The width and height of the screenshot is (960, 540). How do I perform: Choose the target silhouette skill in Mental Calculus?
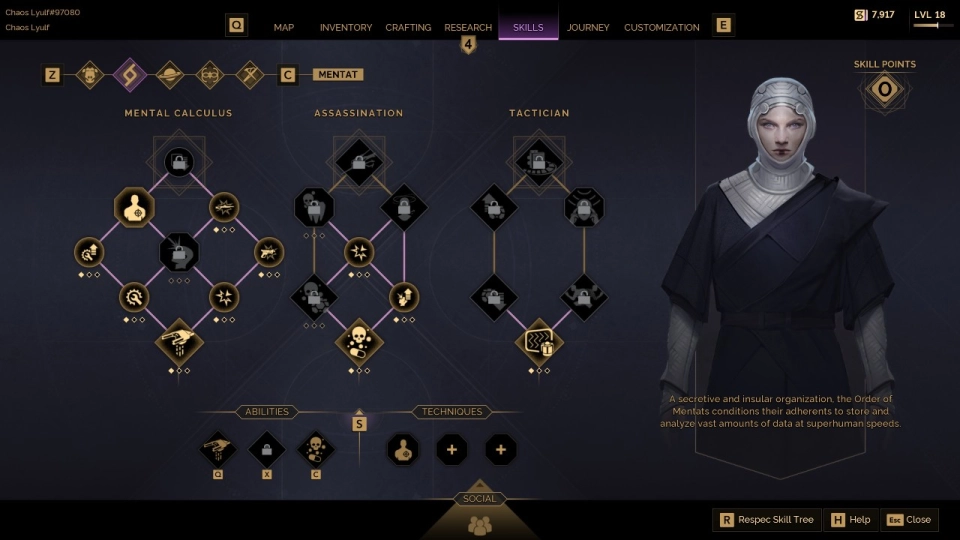coord(134,208)
